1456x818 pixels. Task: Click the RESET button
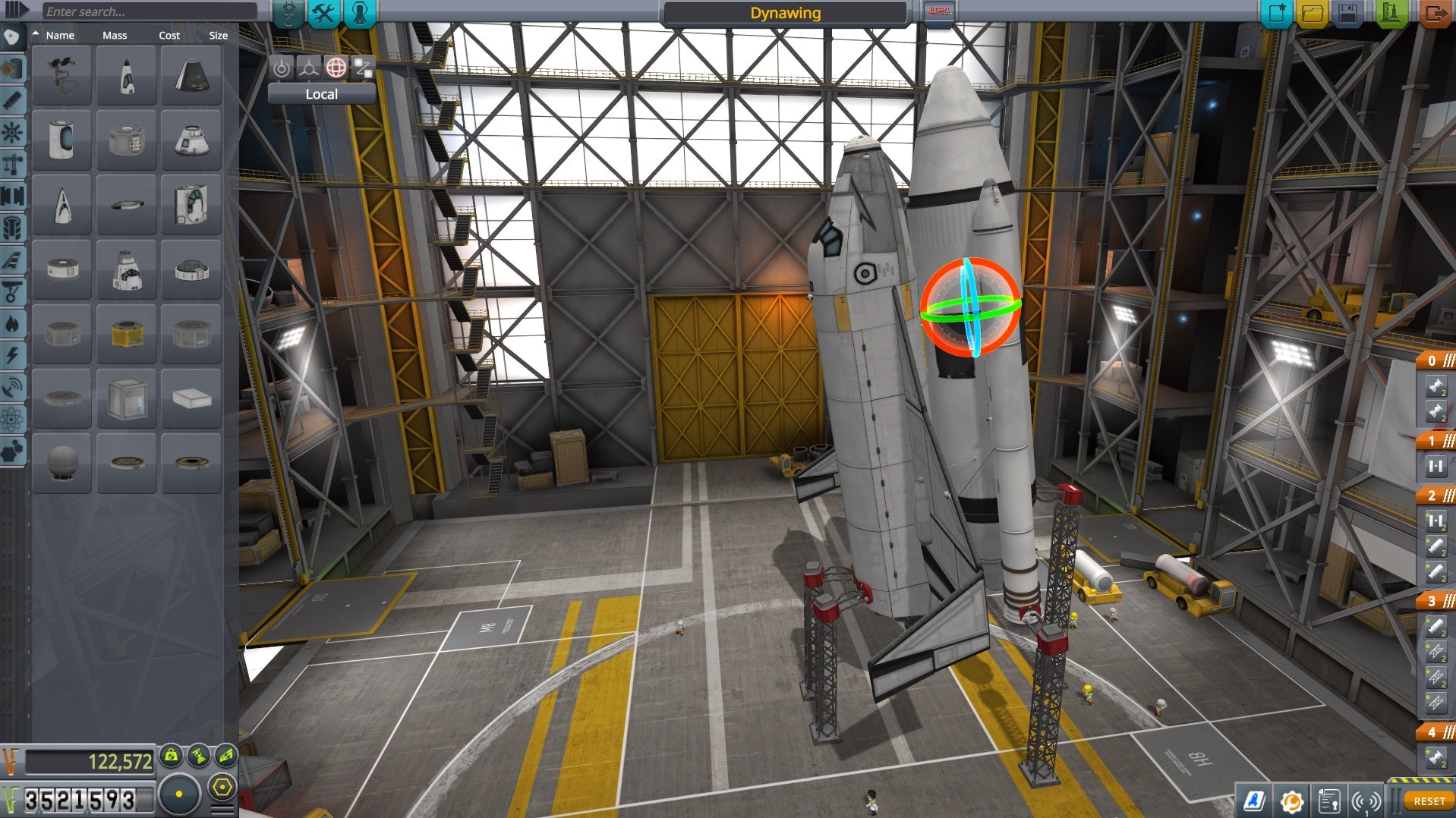1430,801
